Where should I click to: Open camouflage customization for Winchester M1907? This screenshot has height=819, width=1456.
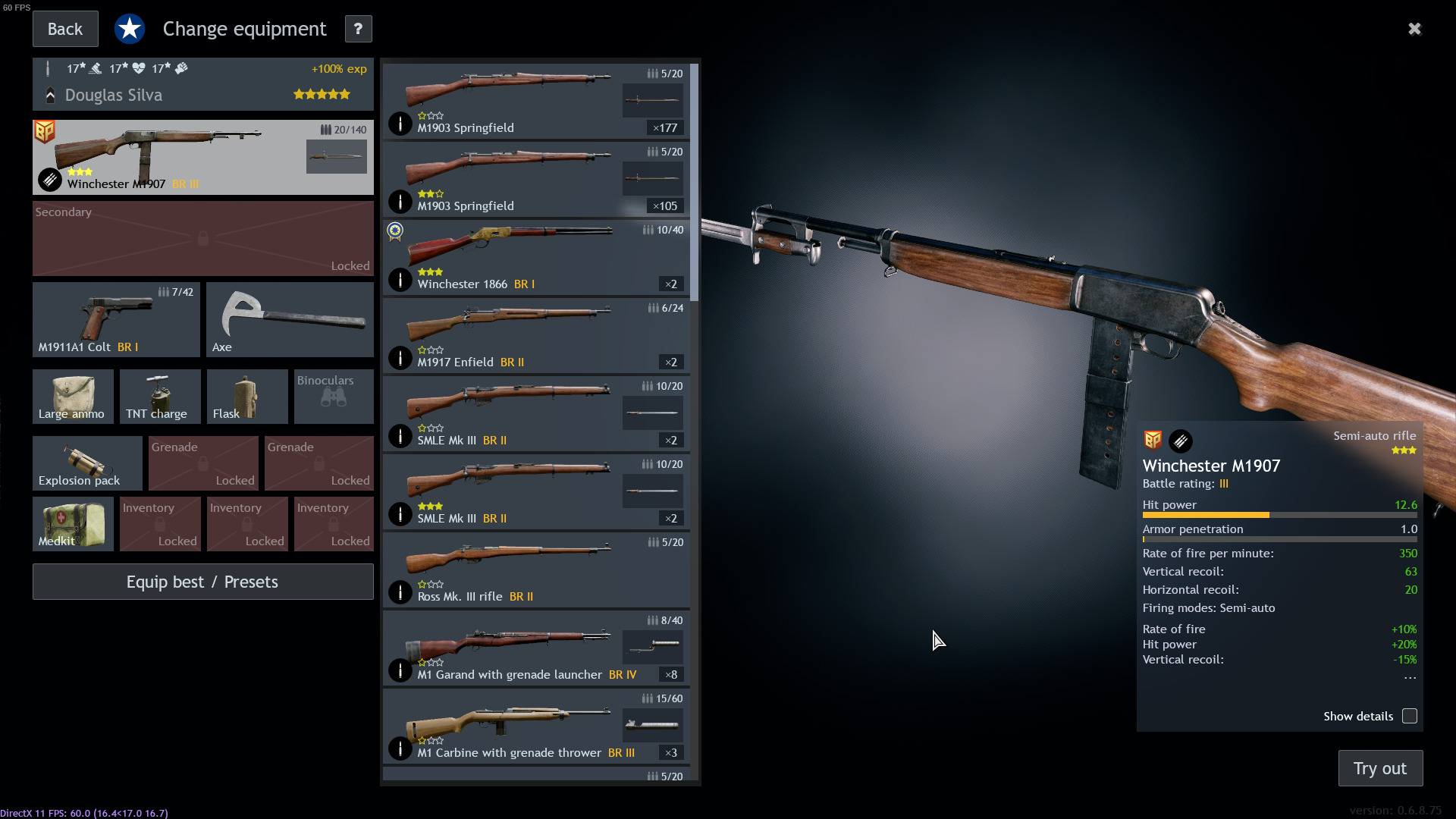tap(49, 180)
